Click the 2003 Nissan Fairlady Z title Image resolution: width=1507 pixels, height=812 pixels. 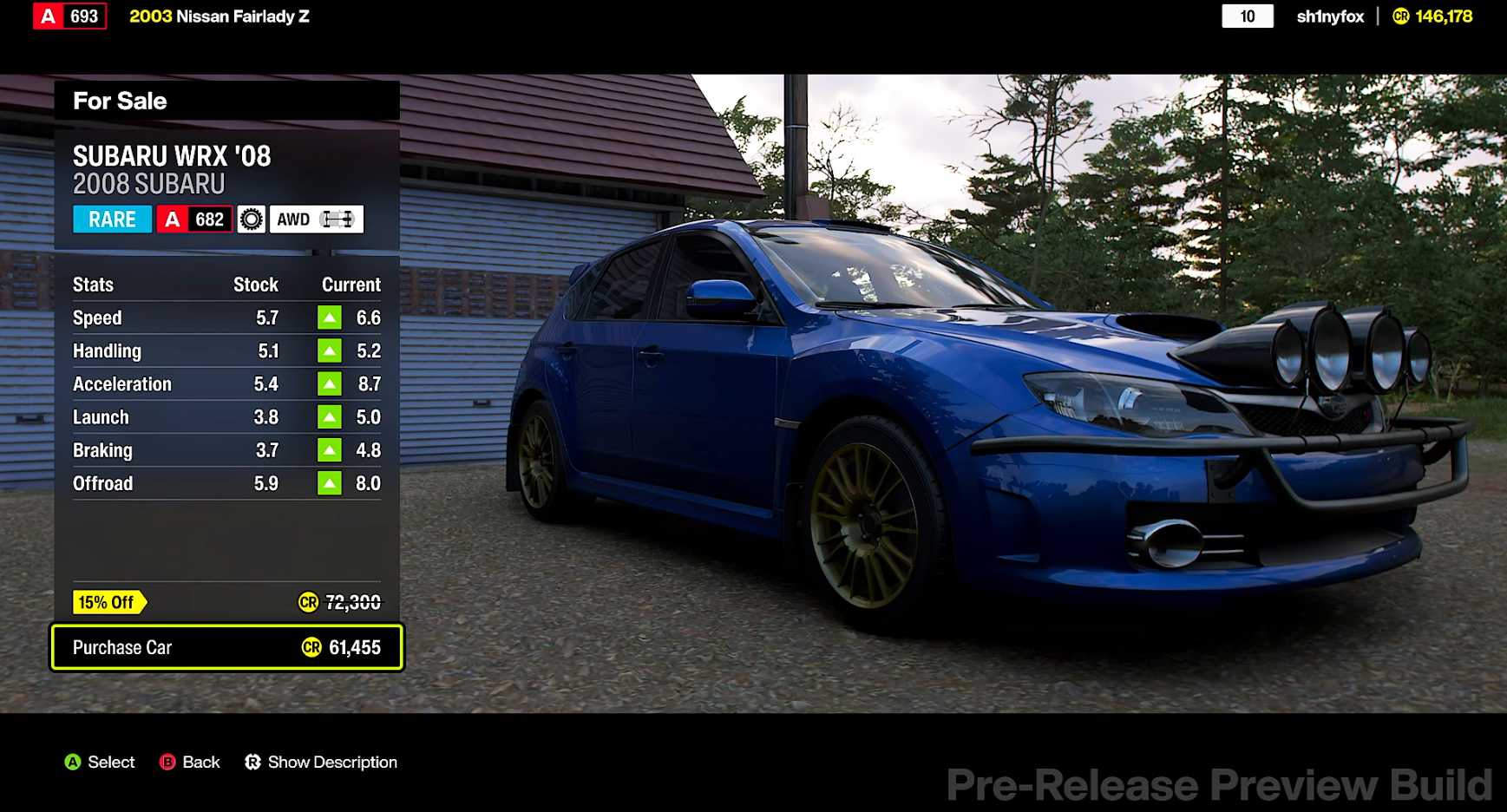pos(218,16)
